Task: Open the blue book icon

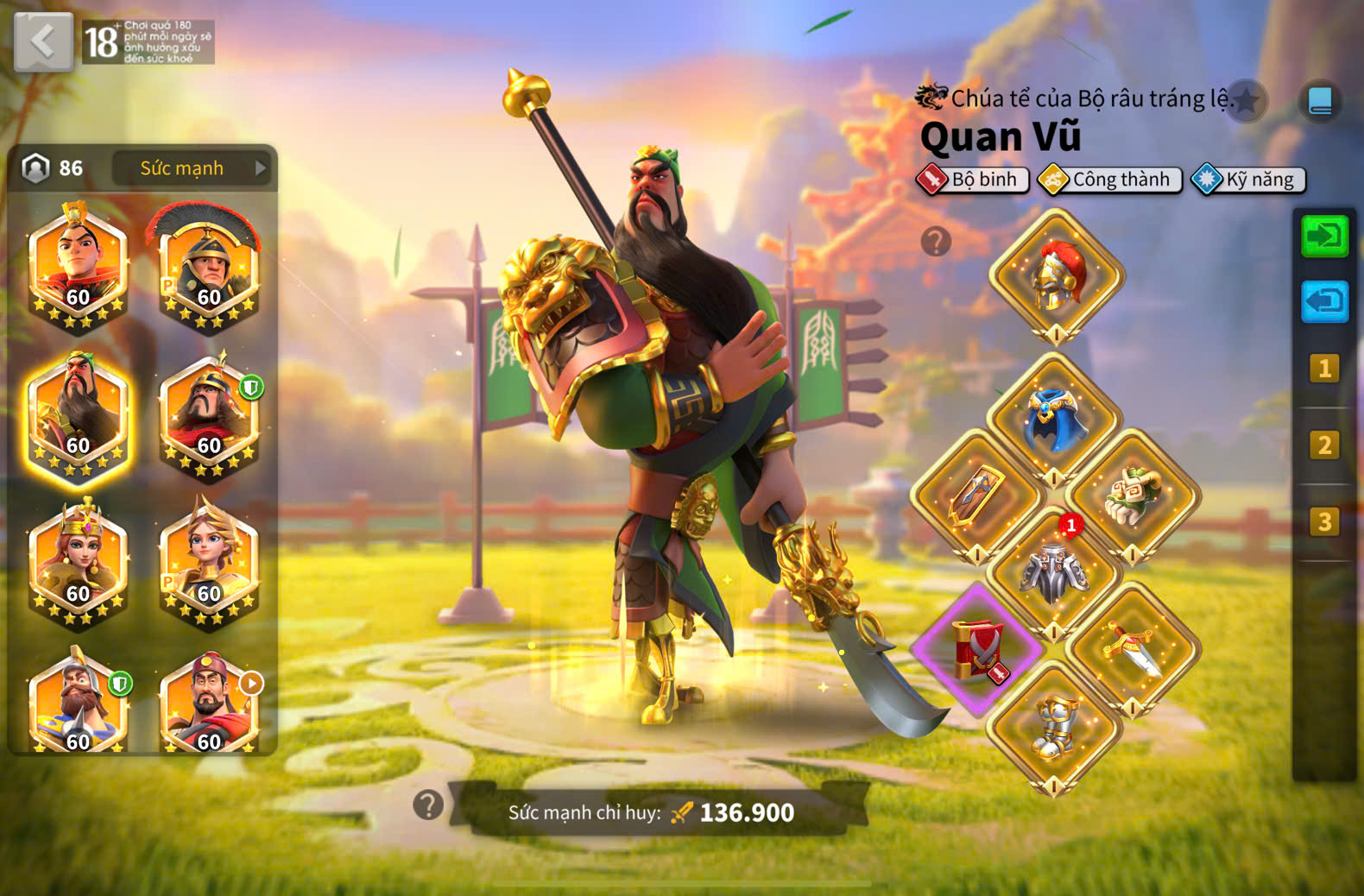Action: [1320, 102]
